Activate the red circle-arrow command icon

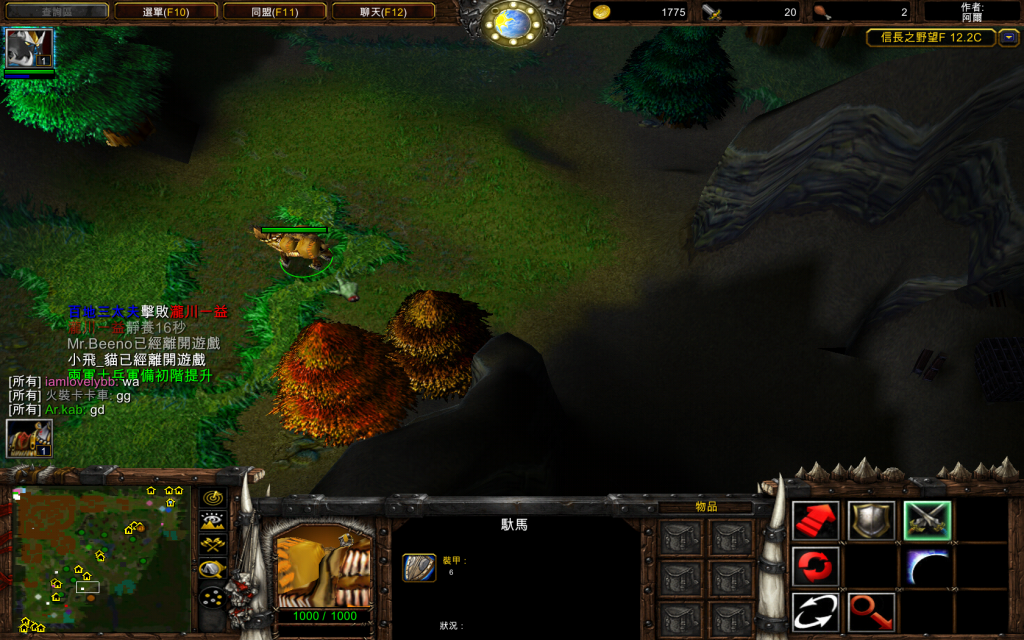point(872,612)
